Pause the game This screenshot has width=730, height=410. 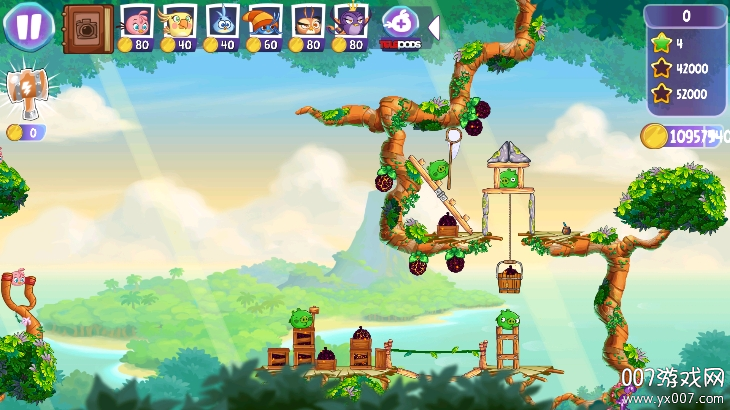click(x=28, y=25)
